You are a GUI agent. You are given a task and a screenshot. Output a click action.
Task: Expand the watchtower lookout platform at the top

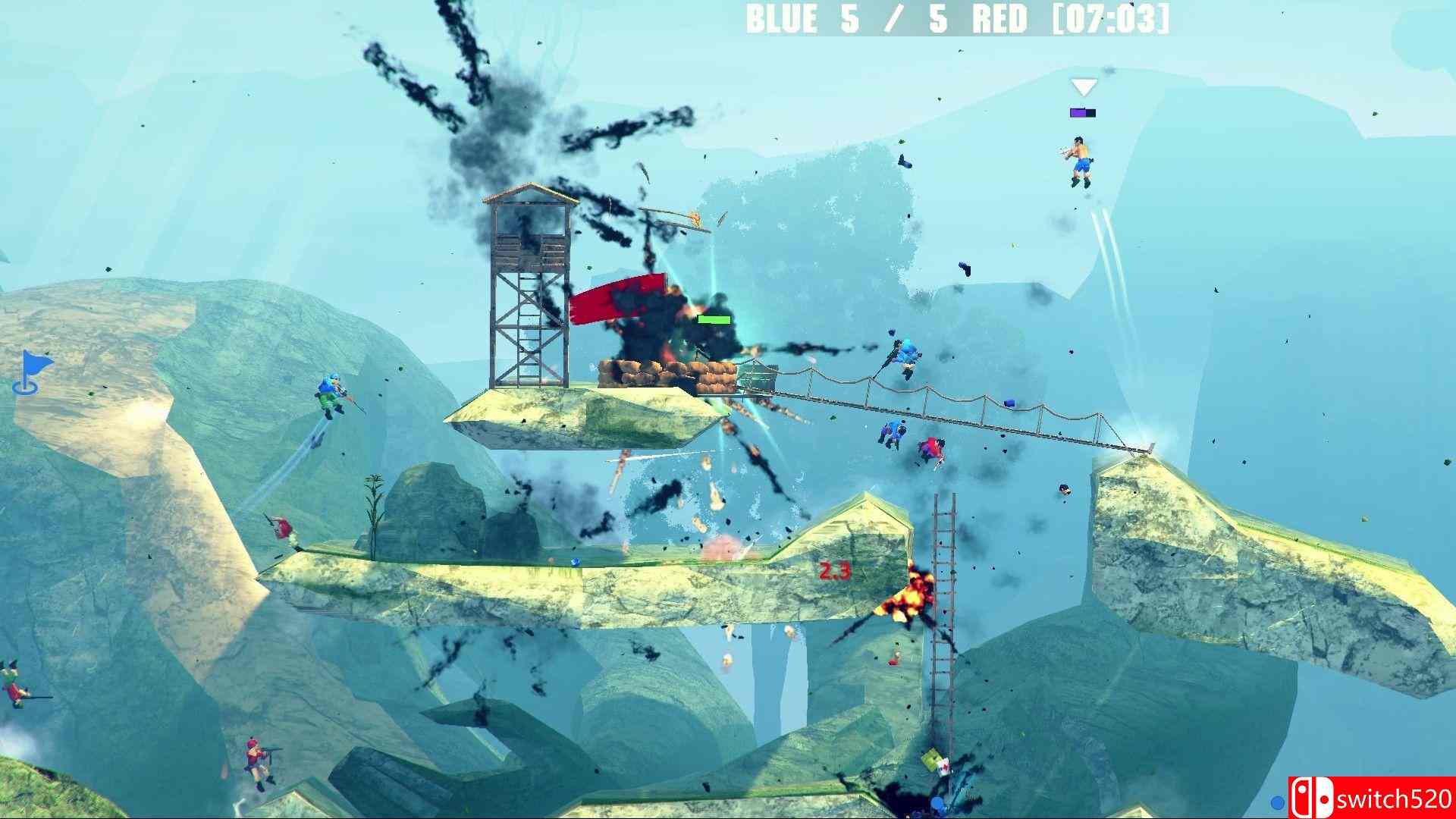click(531, 227)
